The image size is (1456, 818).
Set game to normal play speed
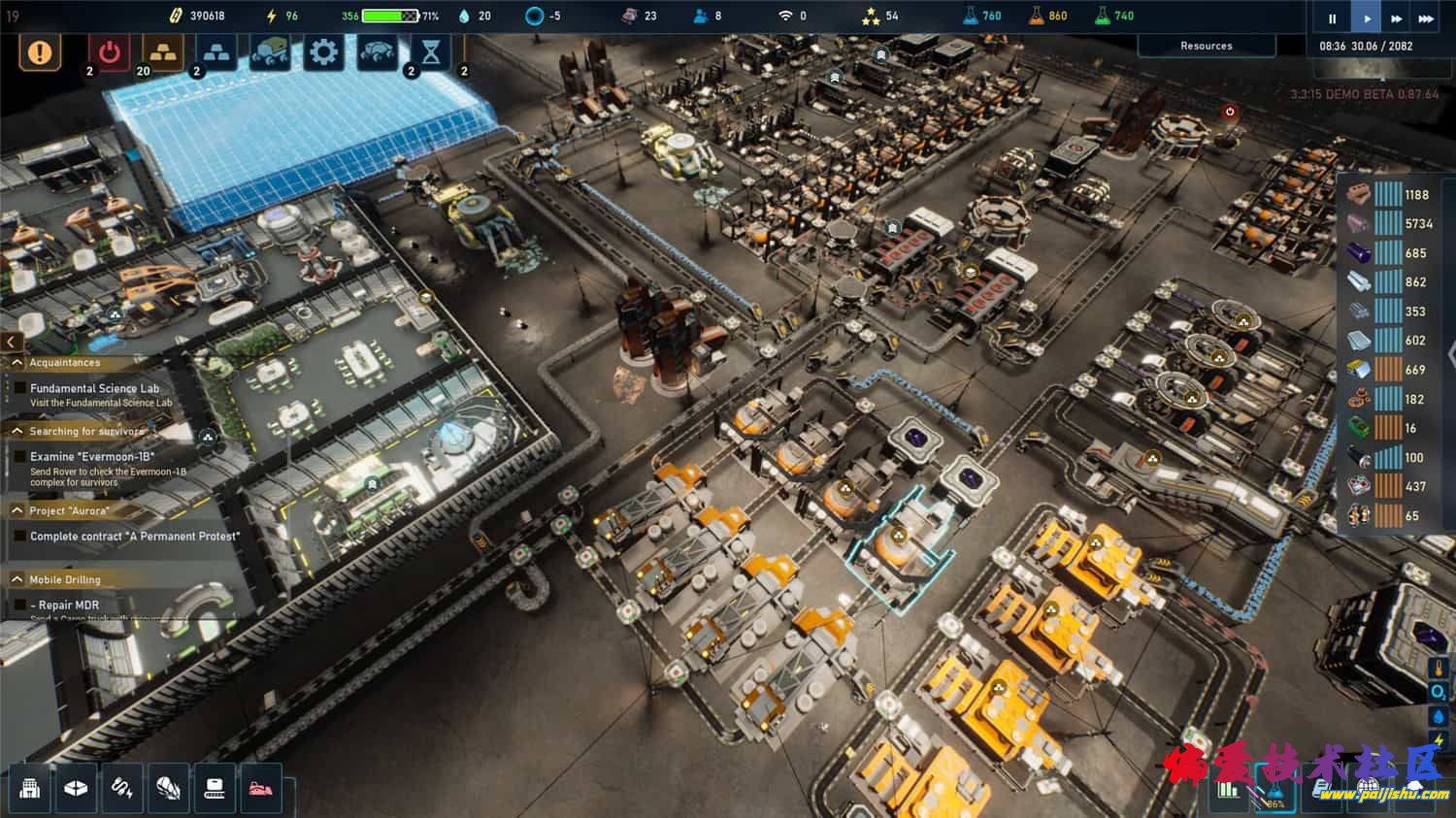[x=1367, y=18]
